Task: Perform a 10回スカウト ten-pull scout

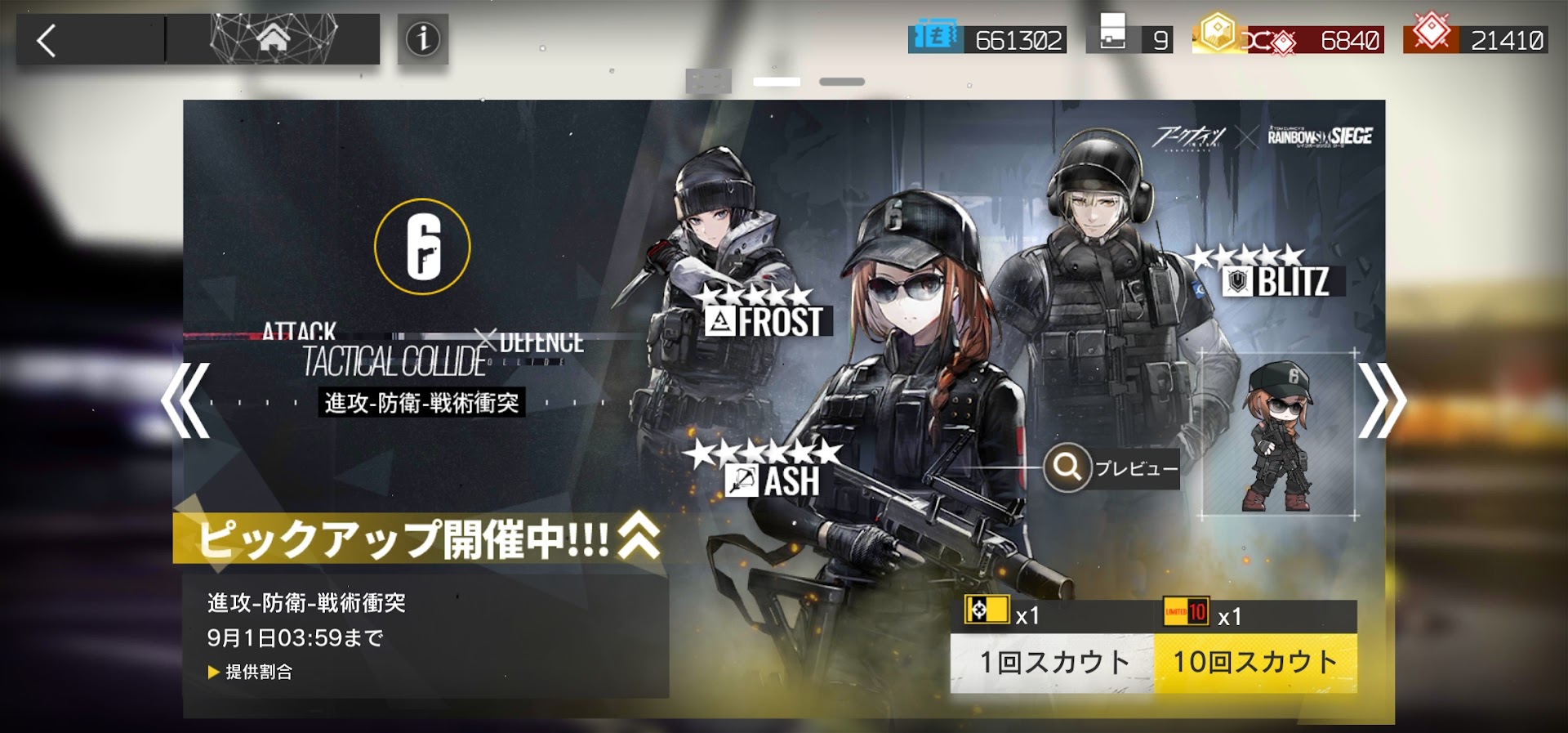Action: pyautogui.click(x=1255, y=662)
